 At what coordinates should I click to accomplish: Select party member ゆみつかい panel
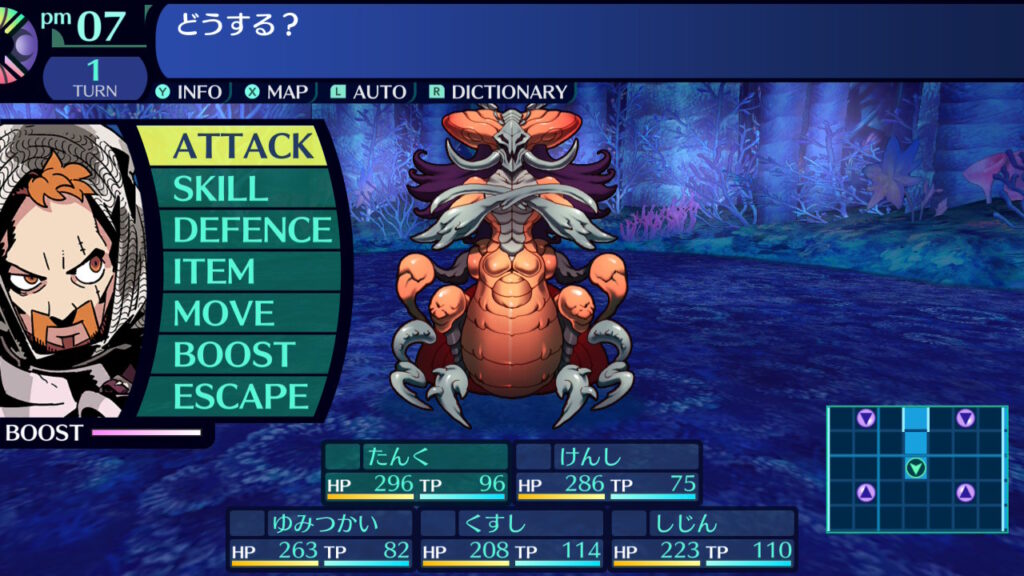[320, 538]
